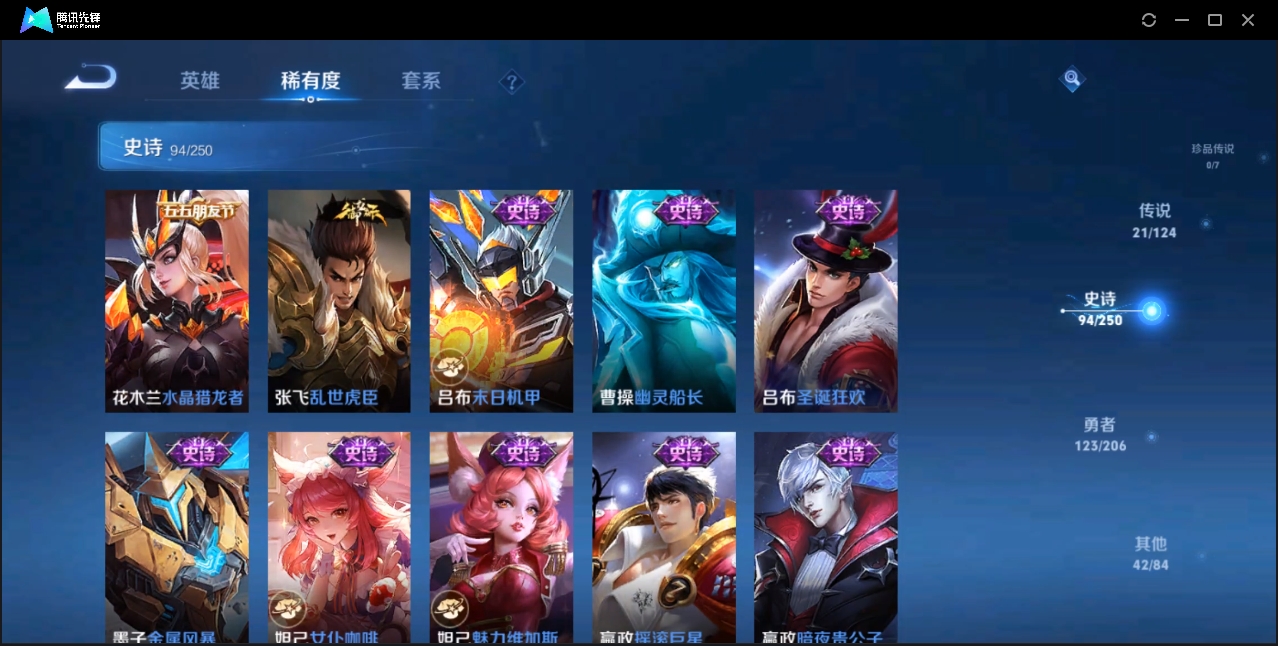Select the 曹操 幽灵船长 skin card
The image size is (1278, 646).
click(x=663, y=301)
